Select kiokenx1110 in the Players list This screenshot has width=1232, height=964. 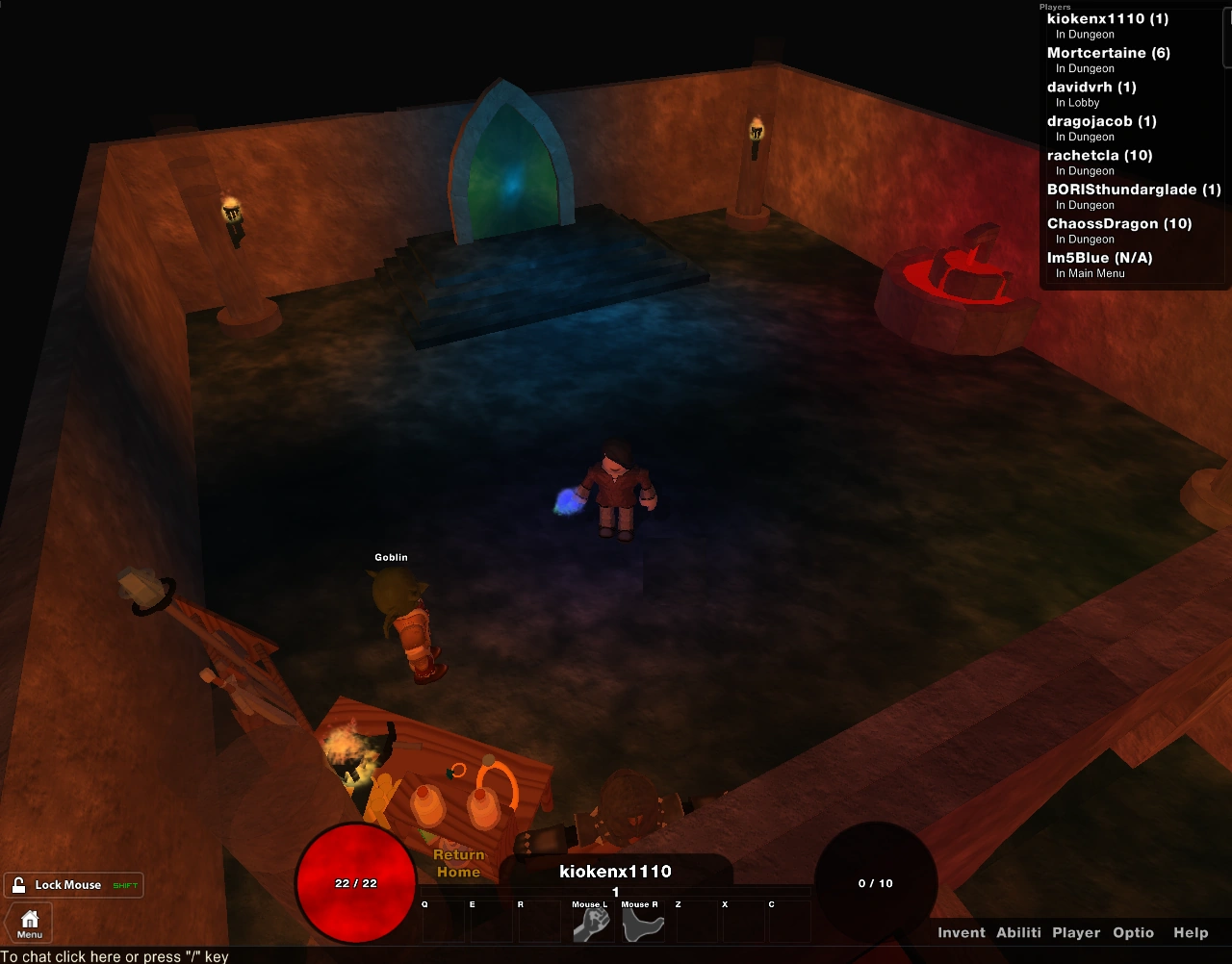tap(1105, 18)
